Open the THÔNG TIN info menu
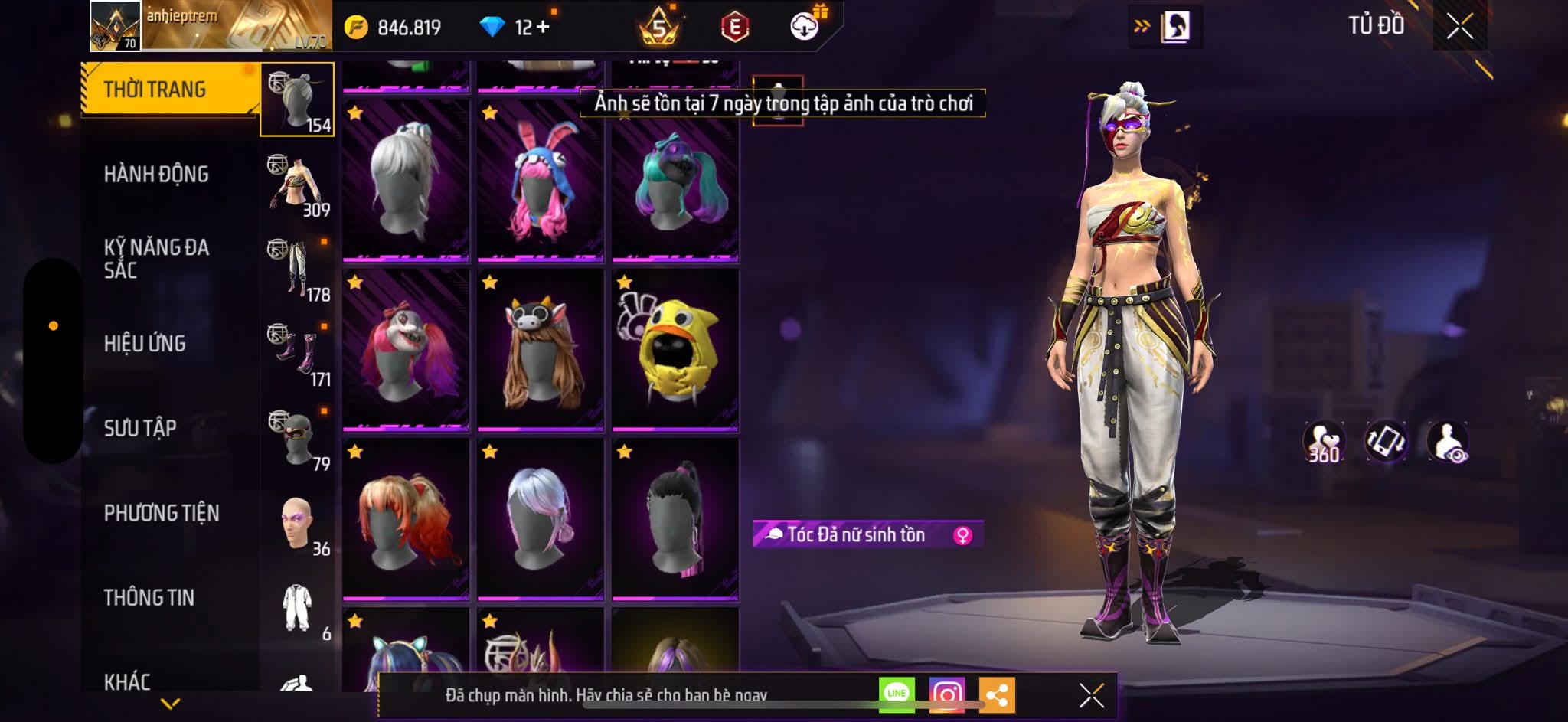Image resolution: width=1568 pixels, height=722 pixels. [x=149, y=598]
